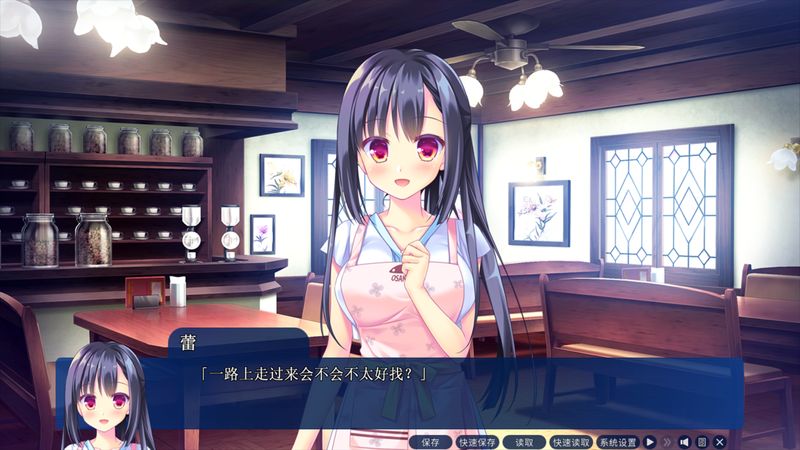Open the 读取 (Load) menu
Viewport: 800px width, 450px height.
pos(524,442)
